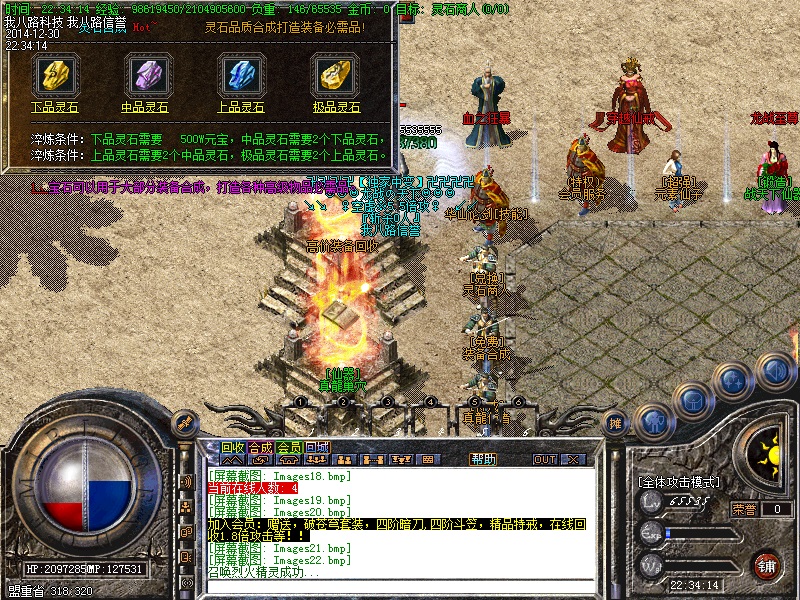
Task: Open the 摊 stall button
Action: (x=617, y=423)
